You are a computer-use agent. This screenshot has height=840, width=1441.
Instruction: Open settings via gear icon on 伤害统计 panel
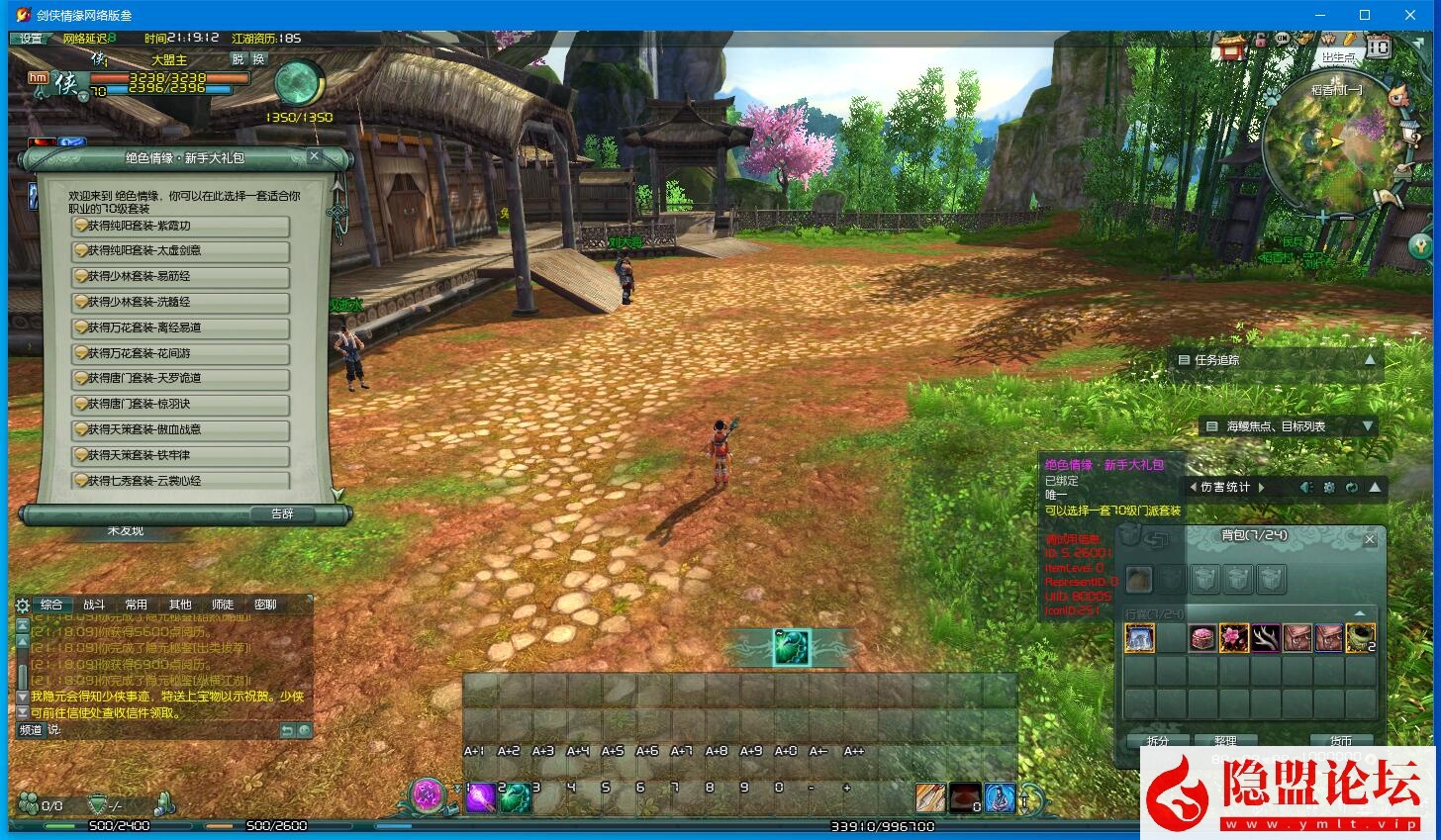click(x=1330, y=487)
